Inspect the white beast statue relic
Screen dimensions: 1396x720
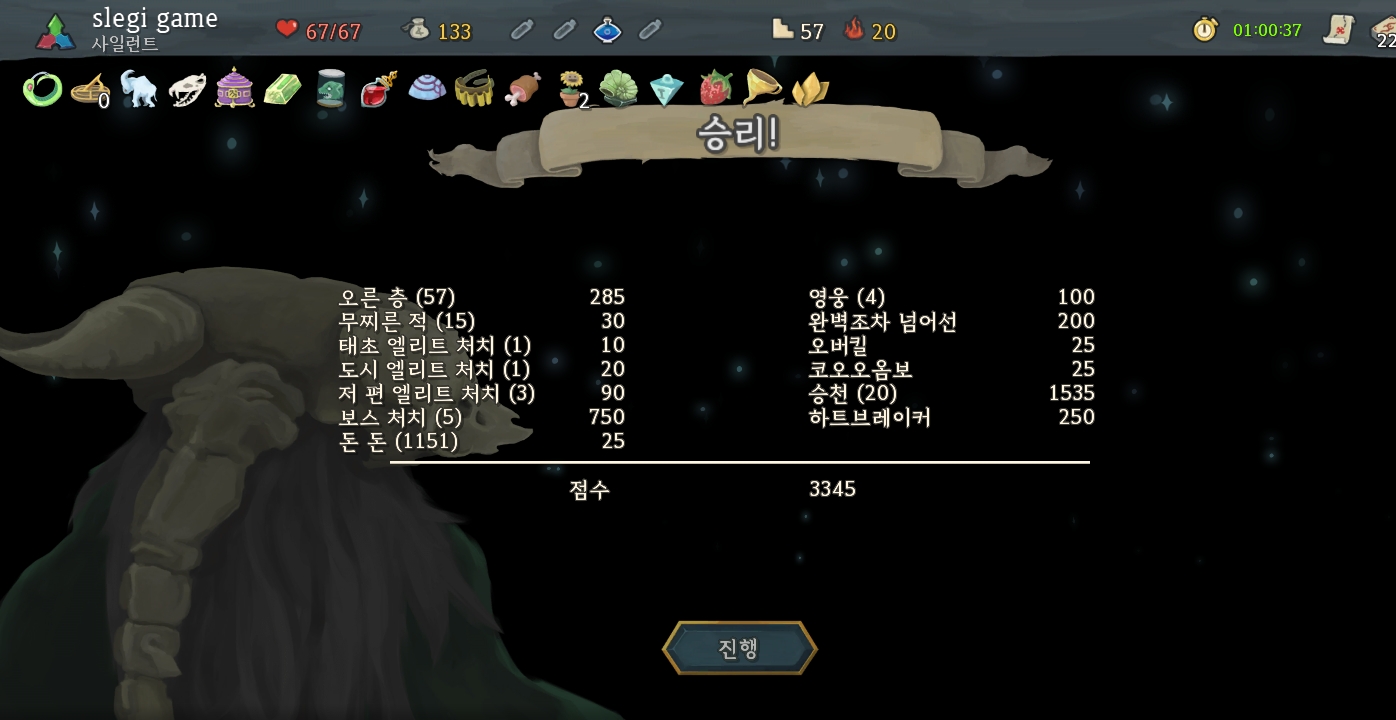click(138, 89)
